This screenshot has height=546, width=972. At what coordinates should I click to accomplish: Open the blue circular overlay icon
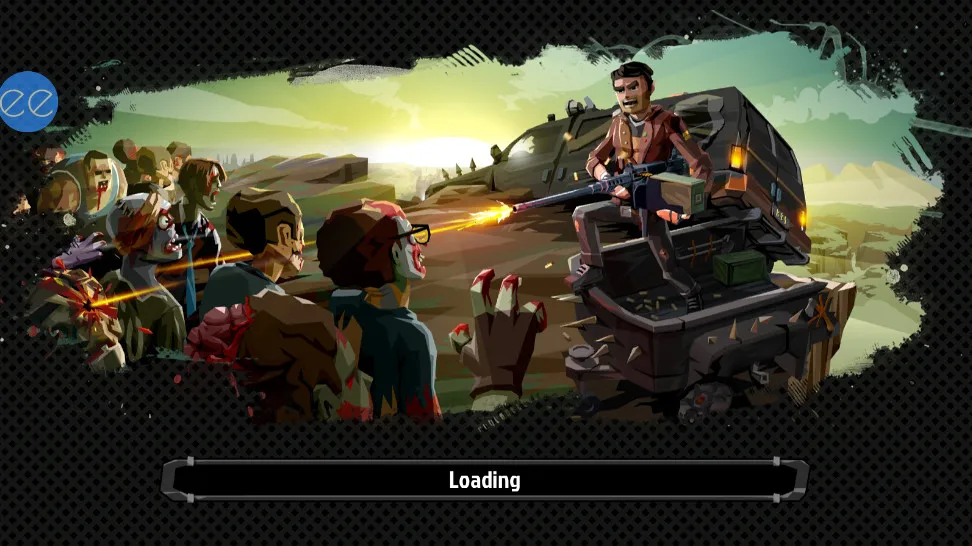click(28, 102)
